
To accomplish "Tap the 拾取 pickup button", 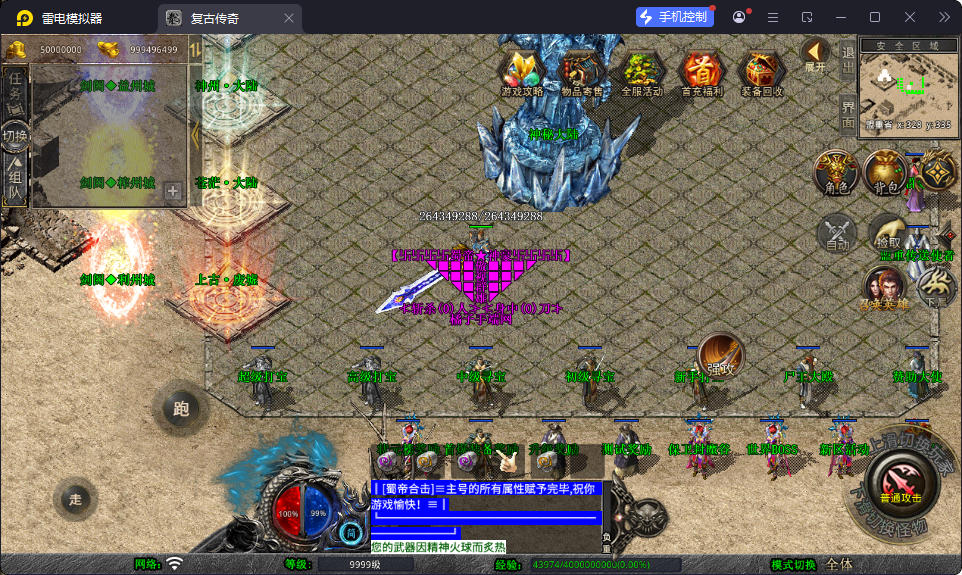I will [x=887, y=232].
